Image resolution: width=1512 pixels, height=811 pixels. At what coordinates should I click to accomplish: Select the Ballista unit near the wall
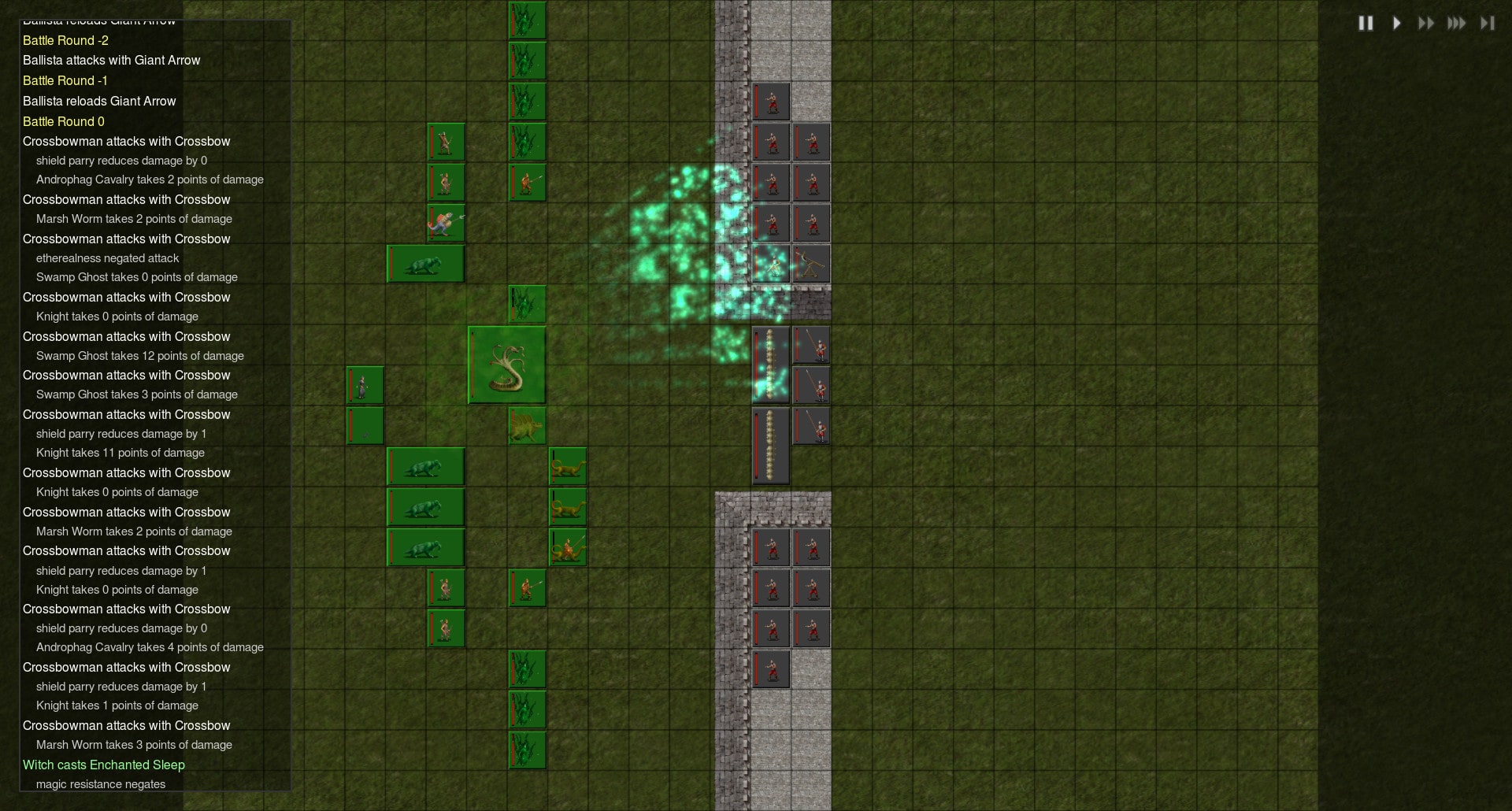(811, 265)
